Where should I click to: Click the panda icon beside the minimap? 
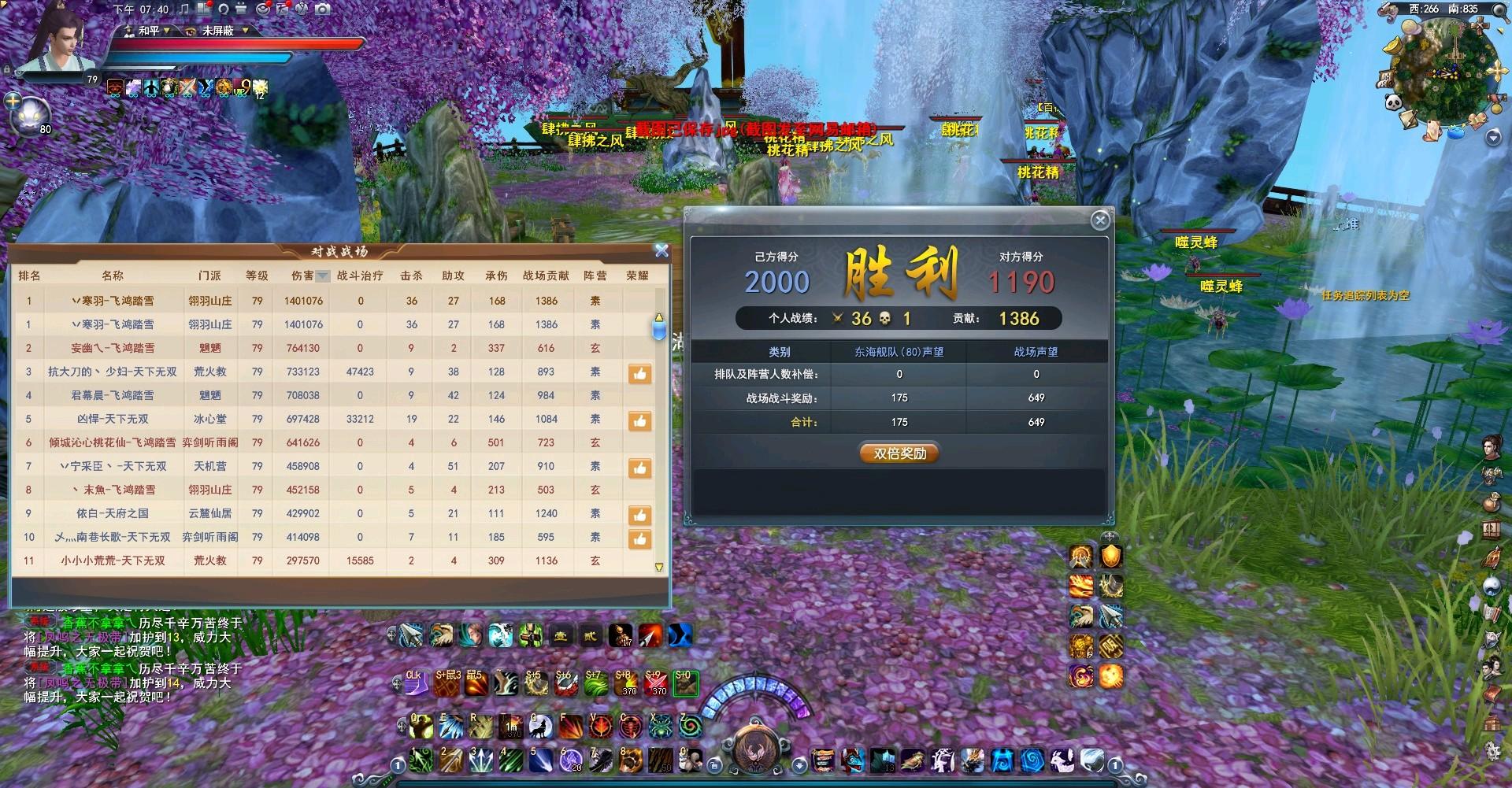(x=1392, y=102)
